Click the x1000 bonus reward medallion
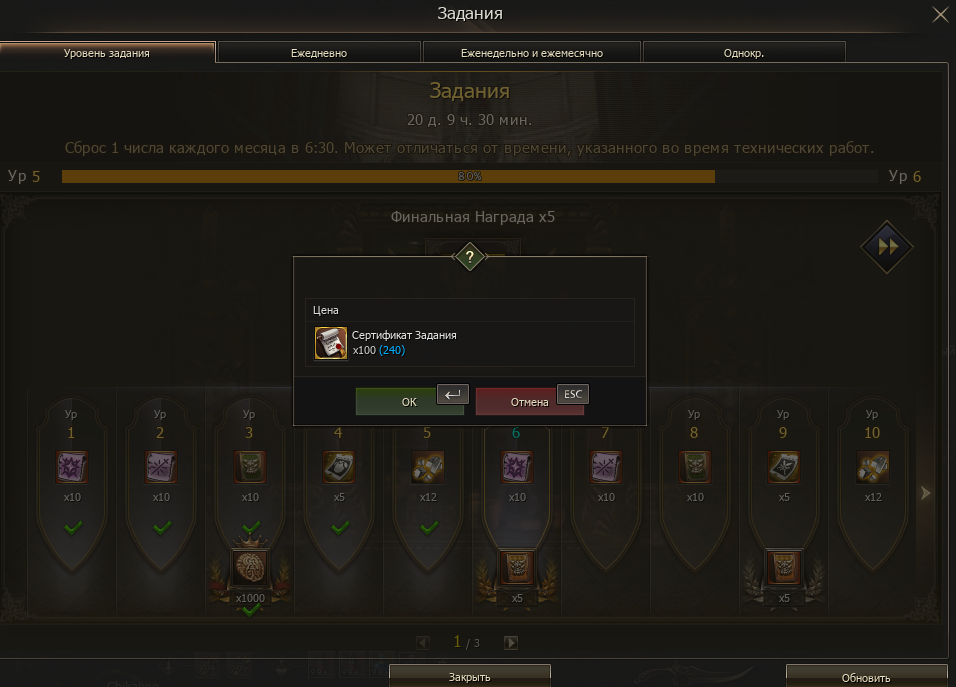The width and height of the screenshot is (956, 687). pyautogui.click(x=249, y=567)
